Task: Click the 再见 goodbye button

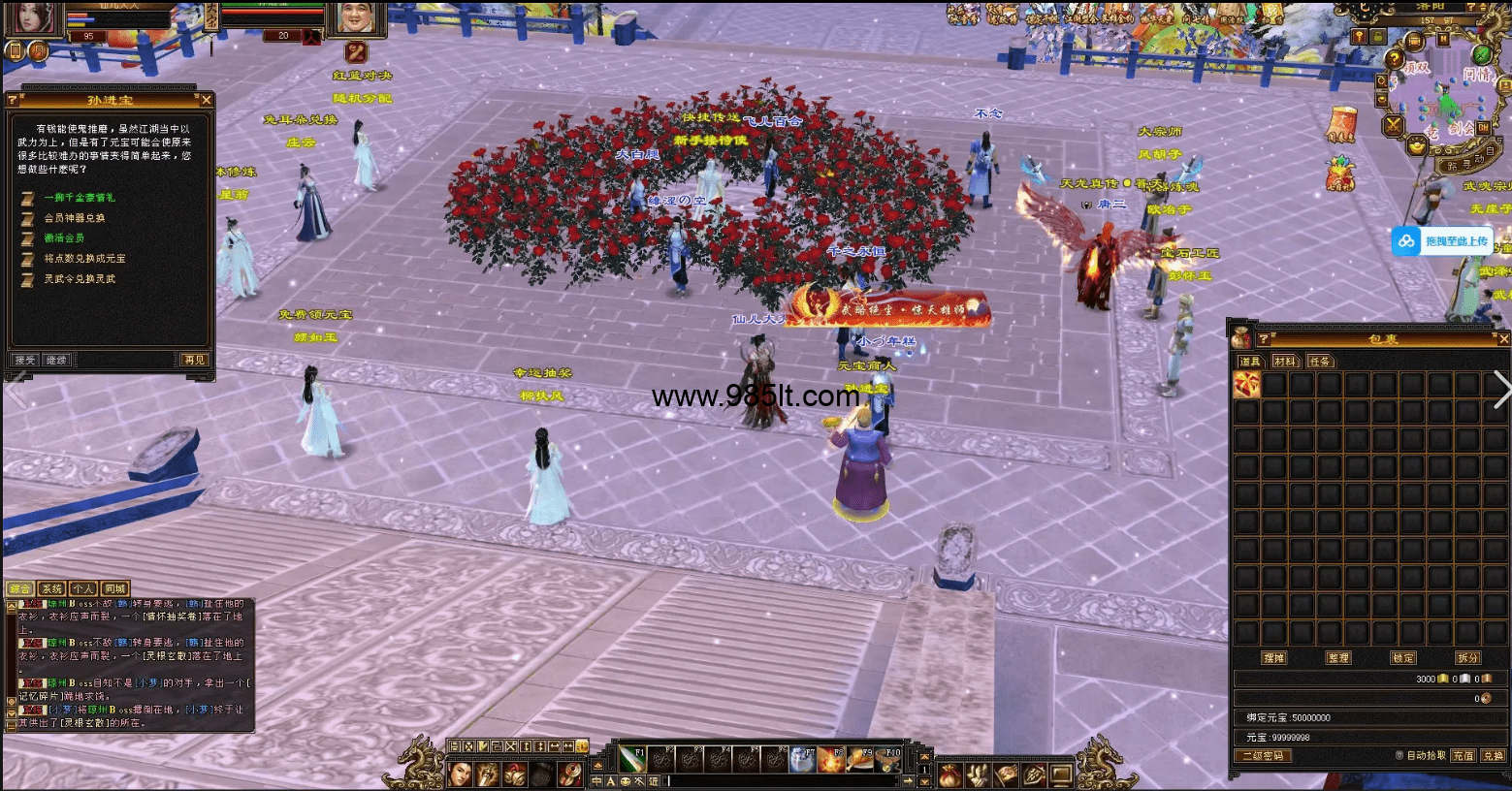Action: pos(194,360)
